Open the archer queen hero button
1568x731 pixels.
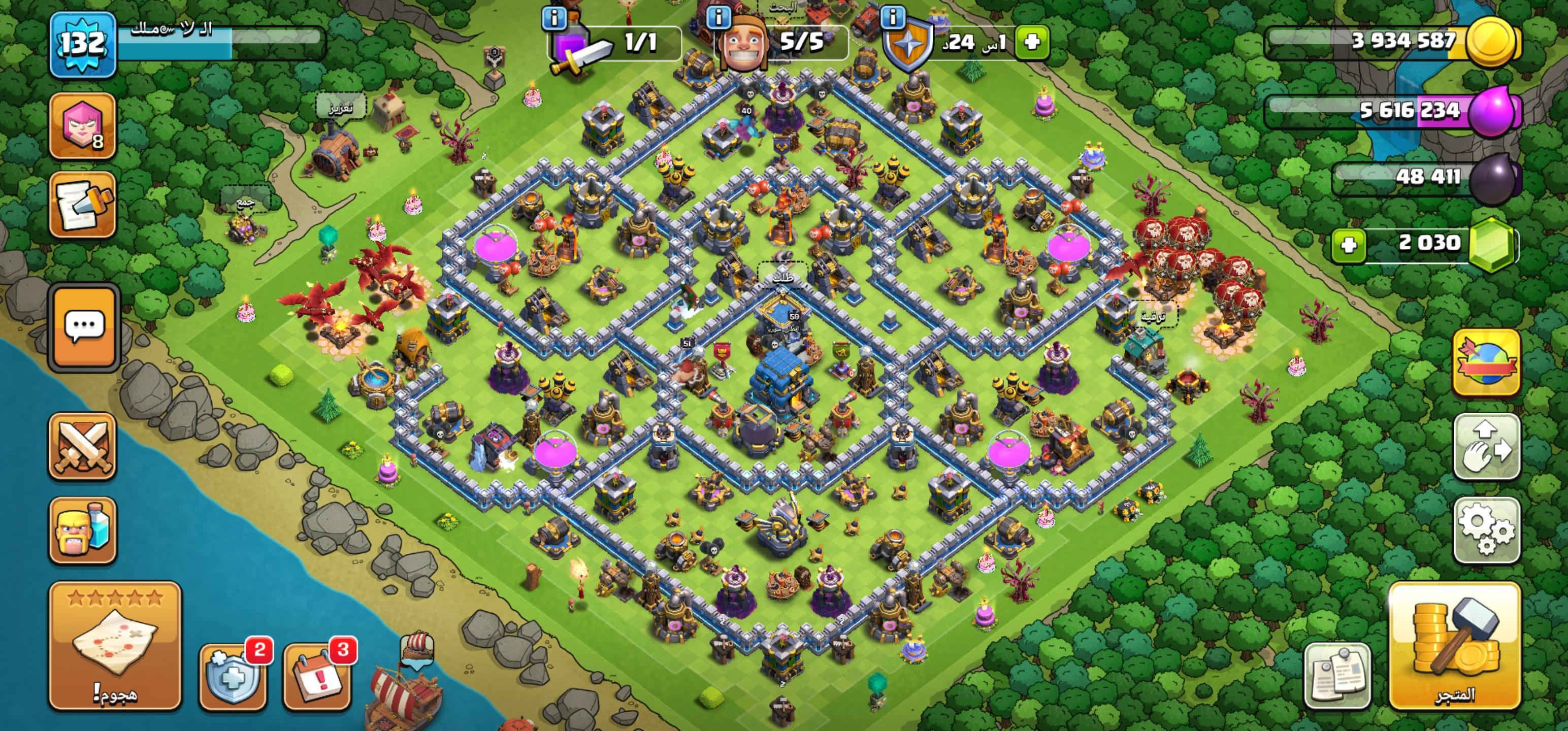(82, 126)
